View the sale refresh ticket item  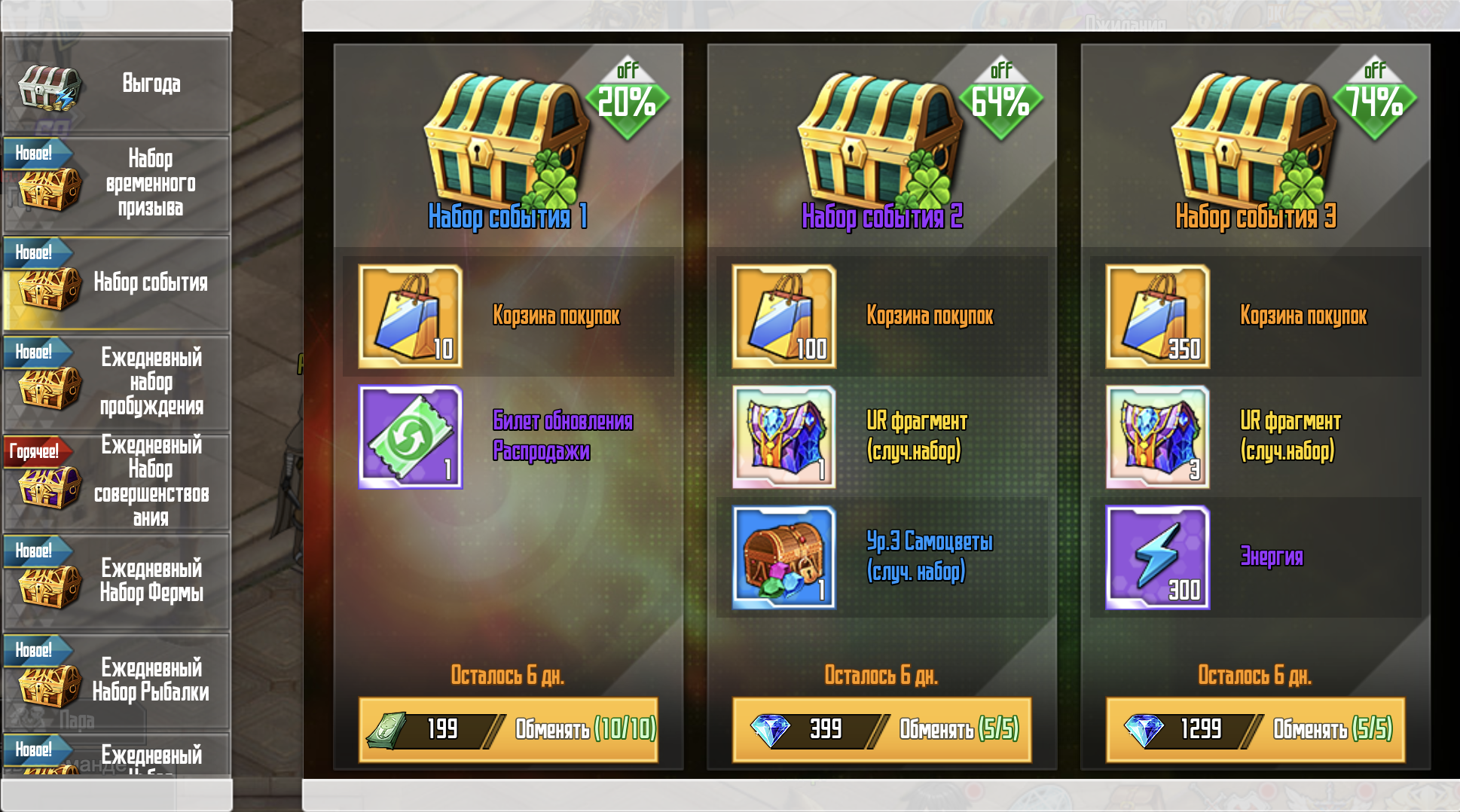411,437
